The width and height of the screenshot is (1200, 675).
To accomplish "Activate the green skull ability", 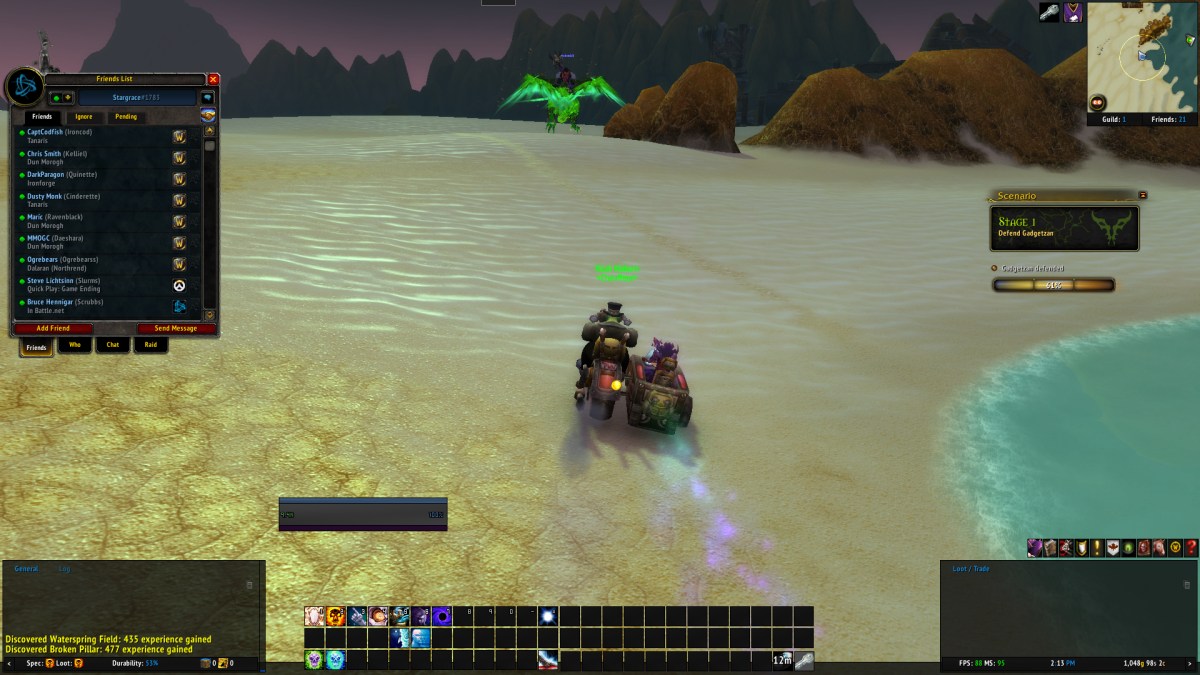I will [x=314, y=659].
